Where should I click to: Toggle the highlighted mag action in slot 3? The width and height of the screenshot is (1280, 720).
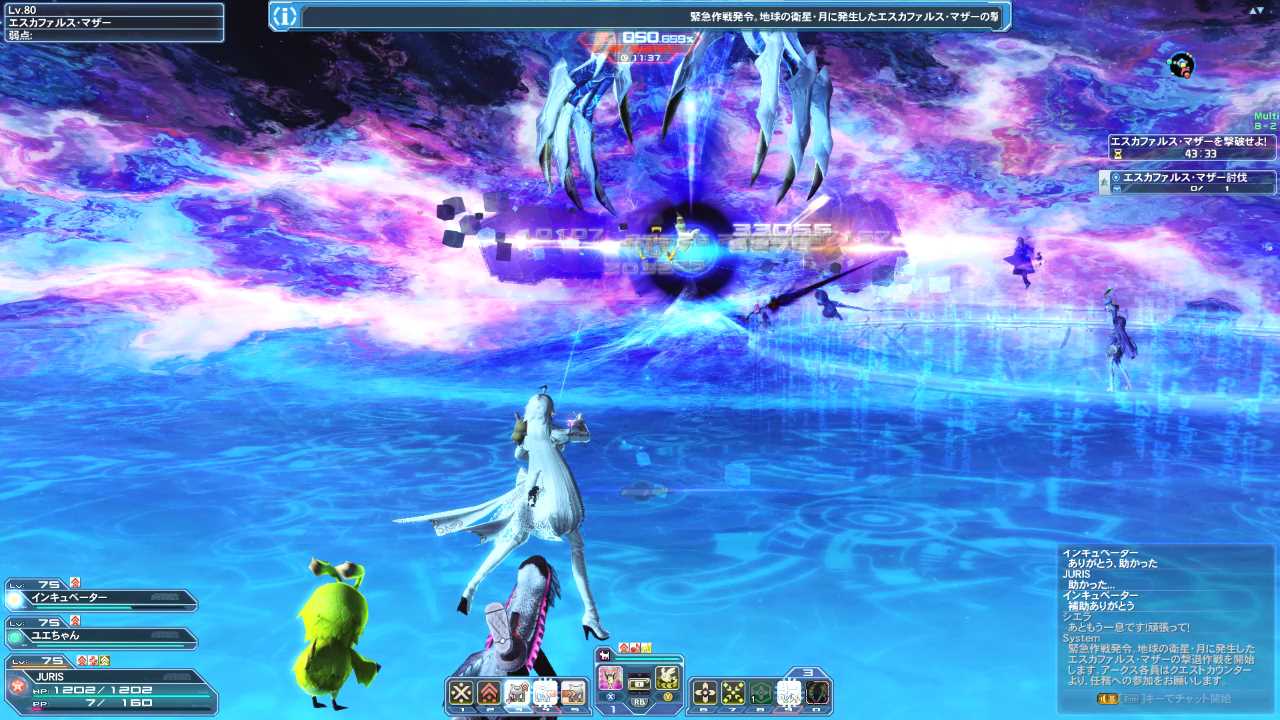pyautogui.click(x=520, y=690)
